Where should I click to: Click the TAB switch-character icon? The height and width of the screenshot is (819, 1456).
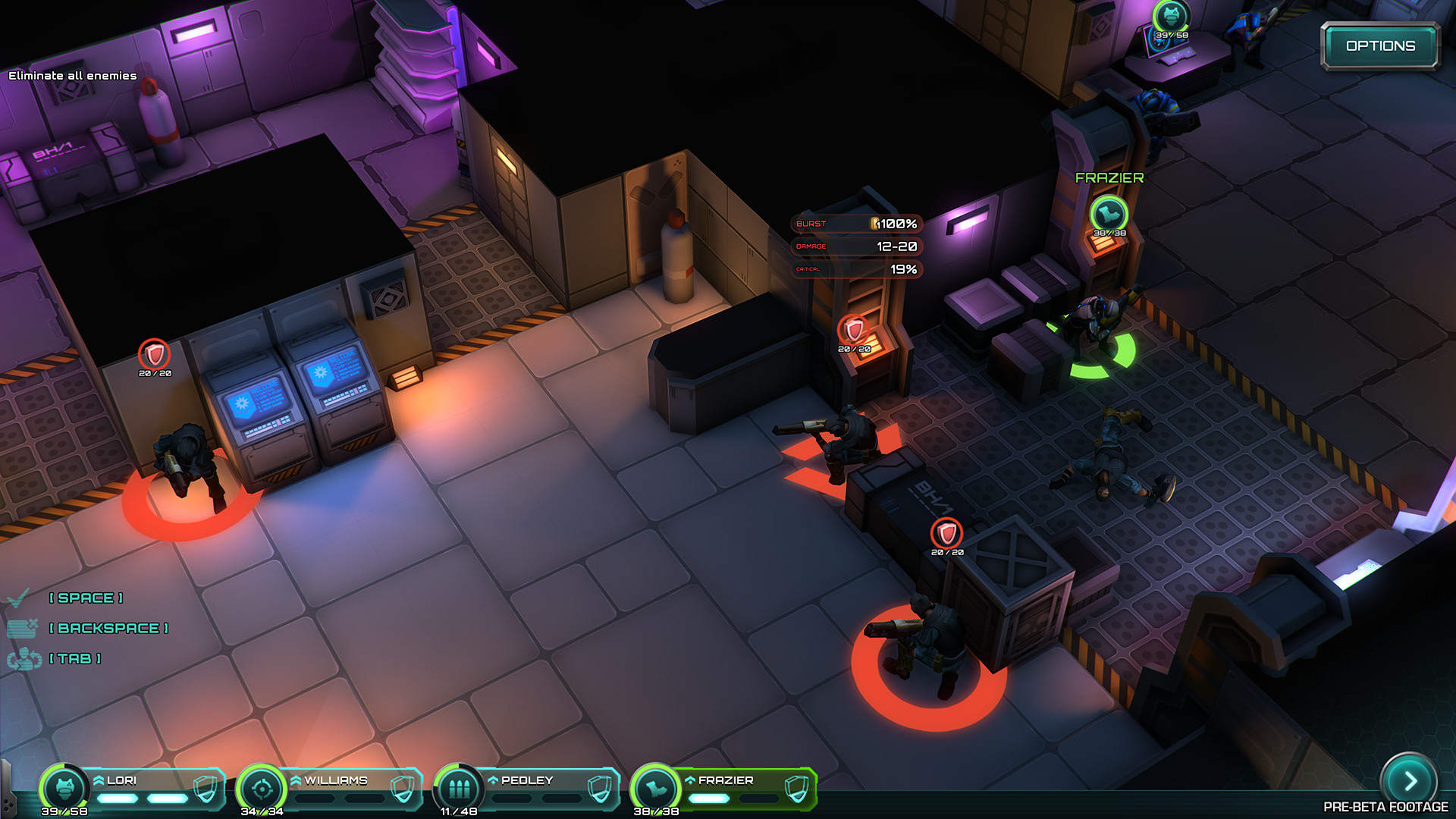point(25,659)
